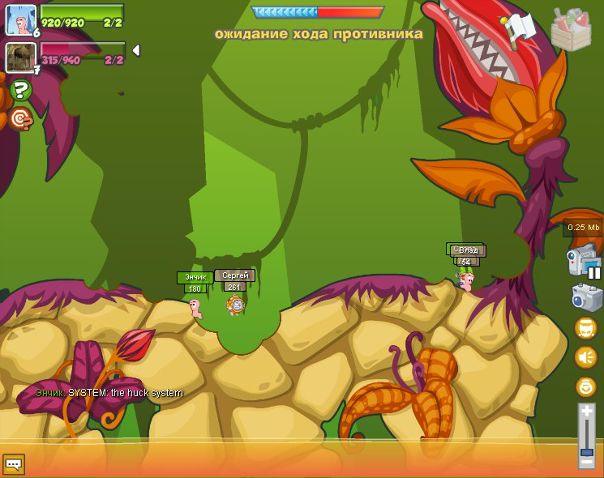Image resolution: width=604 pixels, height=478 pixels.
Task: Open the orange target-with-question-mark icon
Action: (x=21, y=119)
